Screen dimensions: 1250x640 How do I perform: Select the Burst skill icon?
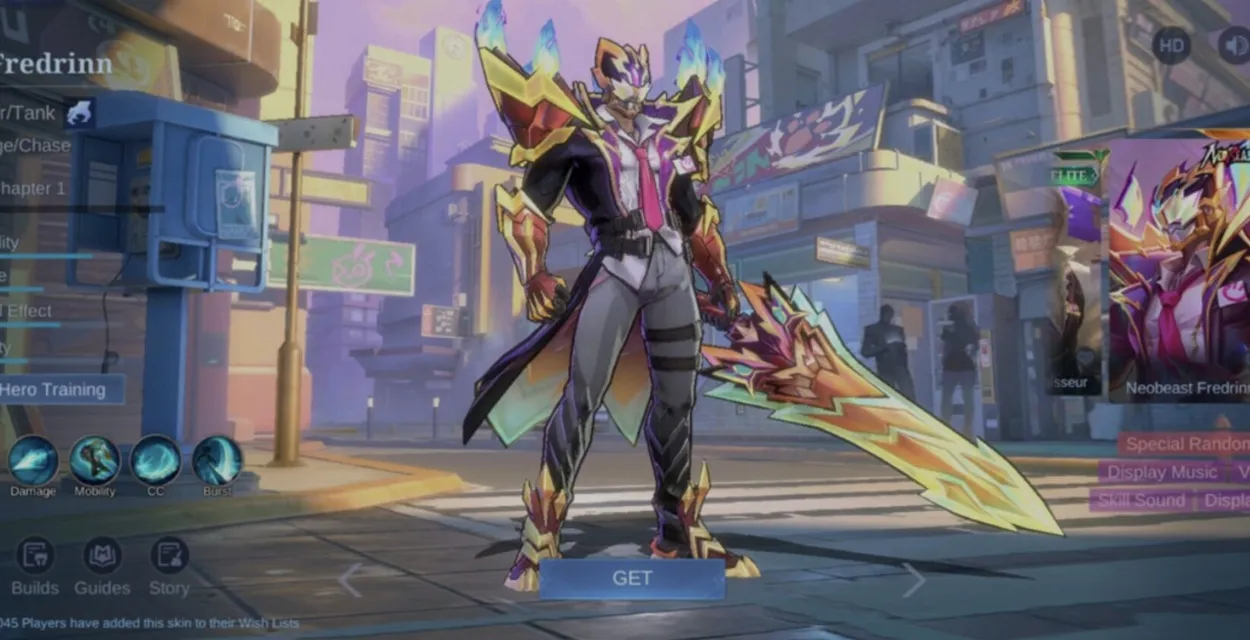[217, 461]
